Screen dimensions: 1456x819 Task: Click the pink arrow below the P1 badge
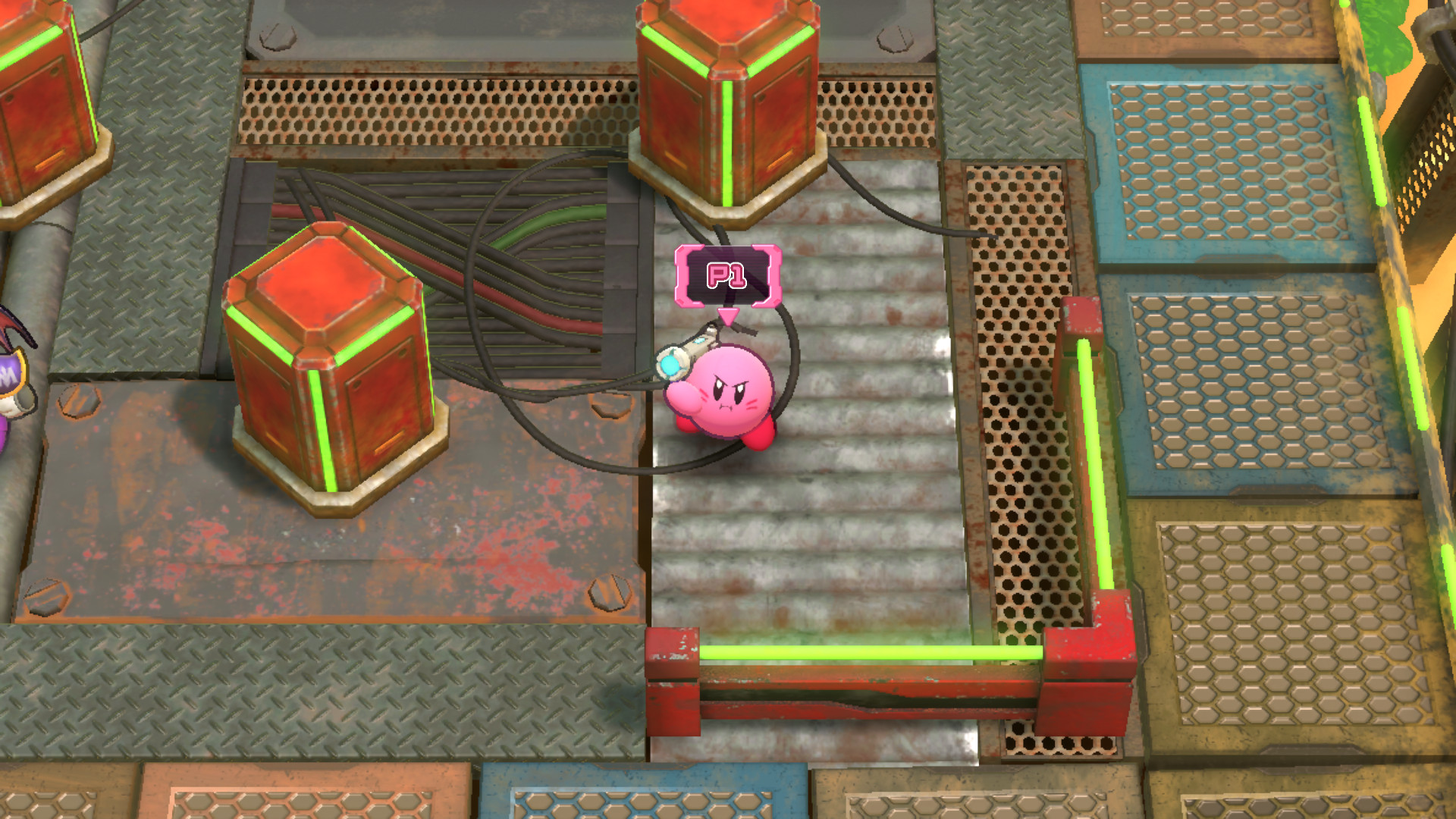tap(730, 315)
